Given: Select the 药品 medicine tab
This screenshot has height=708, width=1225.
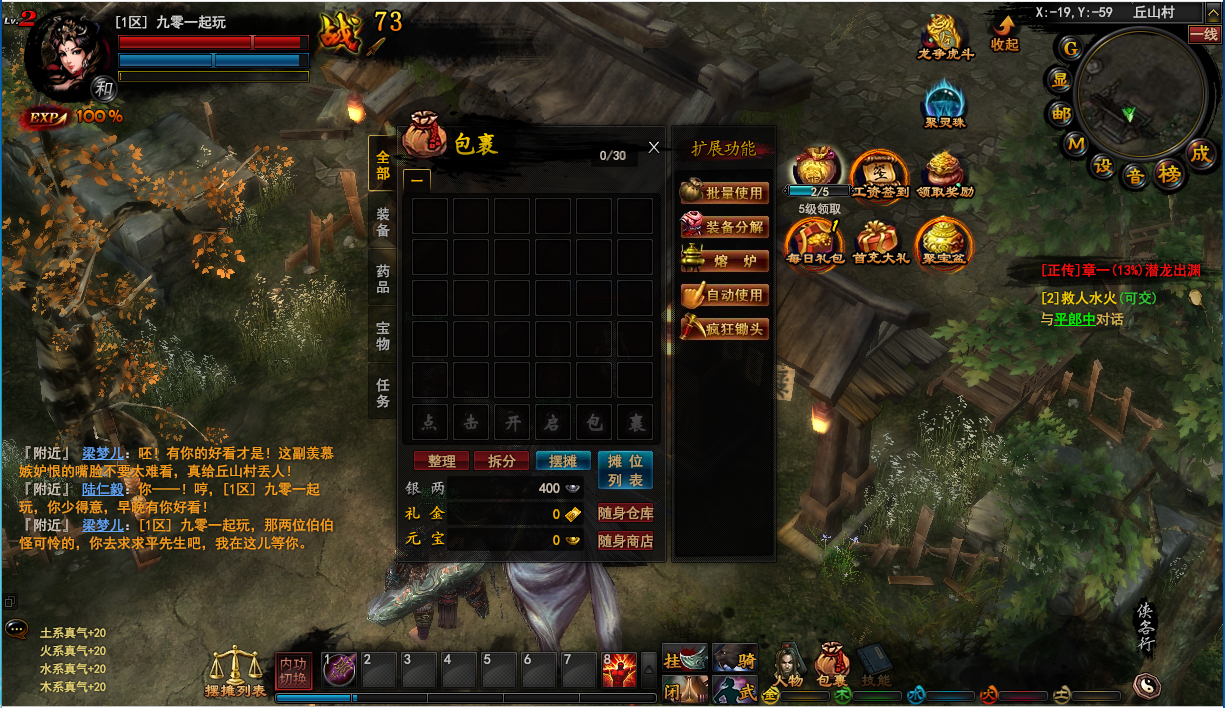Looking at the screenshot, I should [383, 279].
